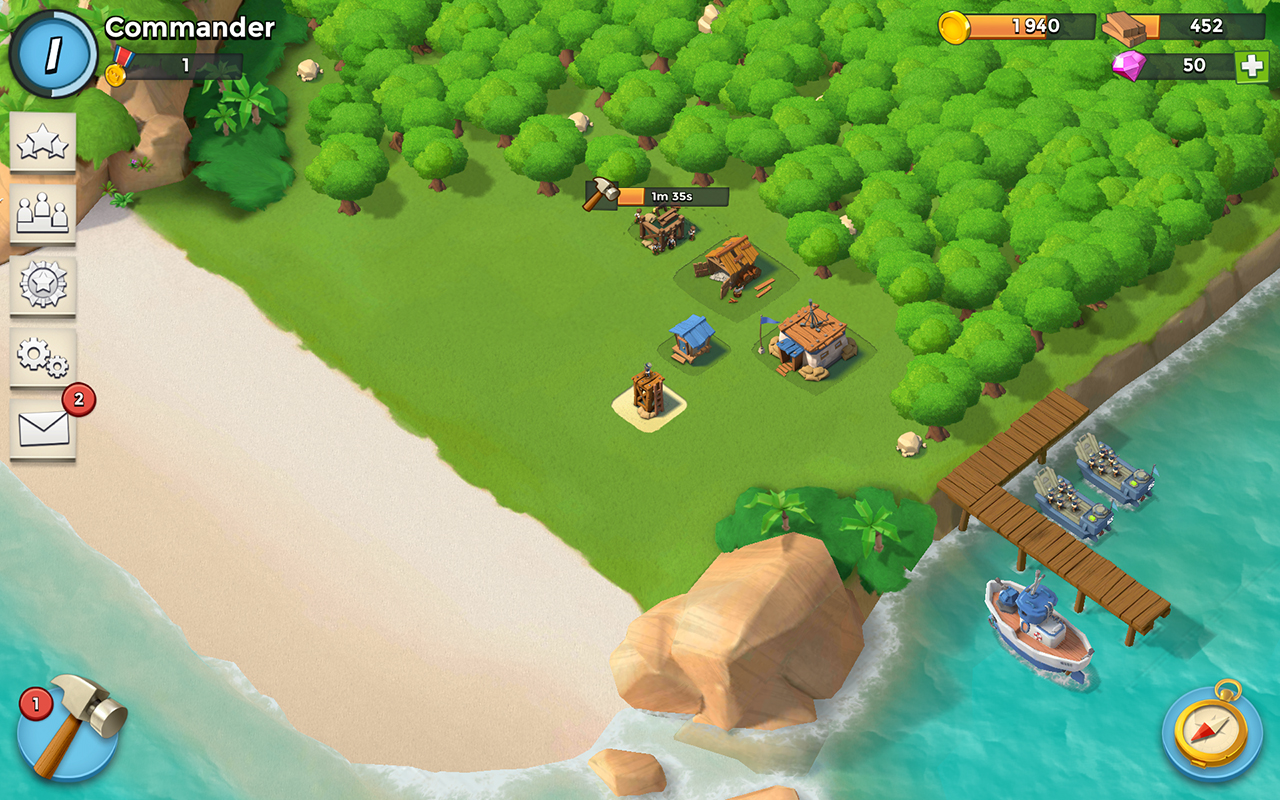Image resolution: width=1280 pixels, height=800 pixels.
Task: Open the leaderboards medal-star icon
Action: 42,285
